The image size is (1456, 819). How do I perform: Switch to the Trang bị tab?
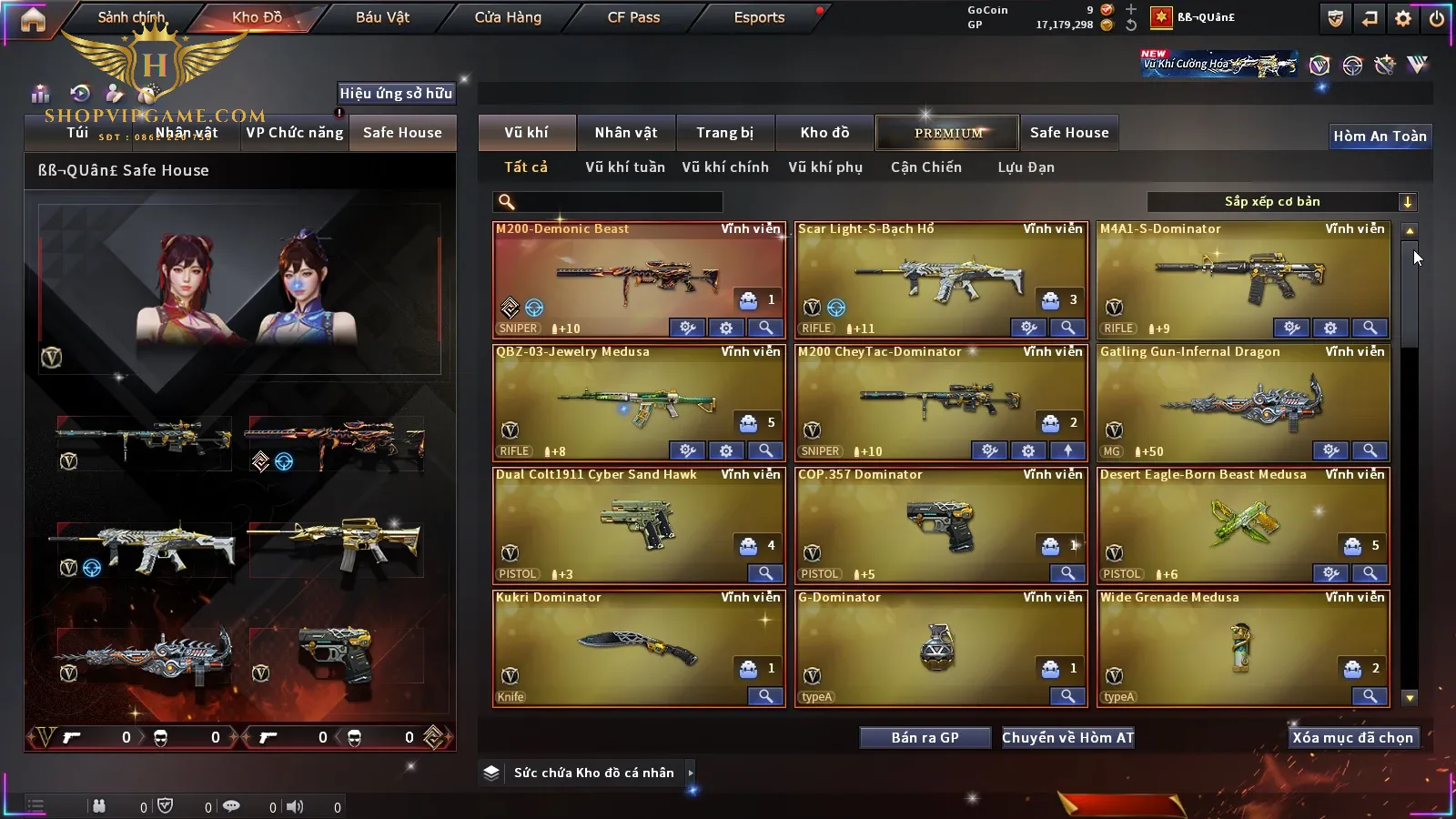[x=724, y=133]
